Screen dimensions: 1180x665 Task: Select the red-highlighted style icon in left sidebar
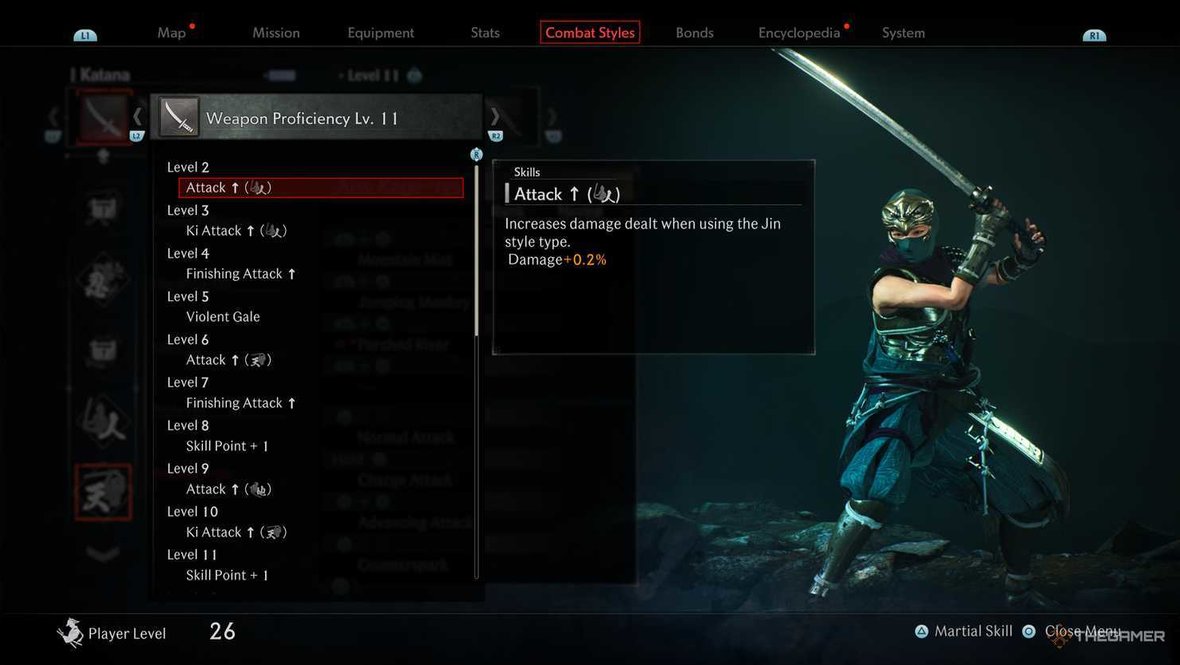click(103, 492)
